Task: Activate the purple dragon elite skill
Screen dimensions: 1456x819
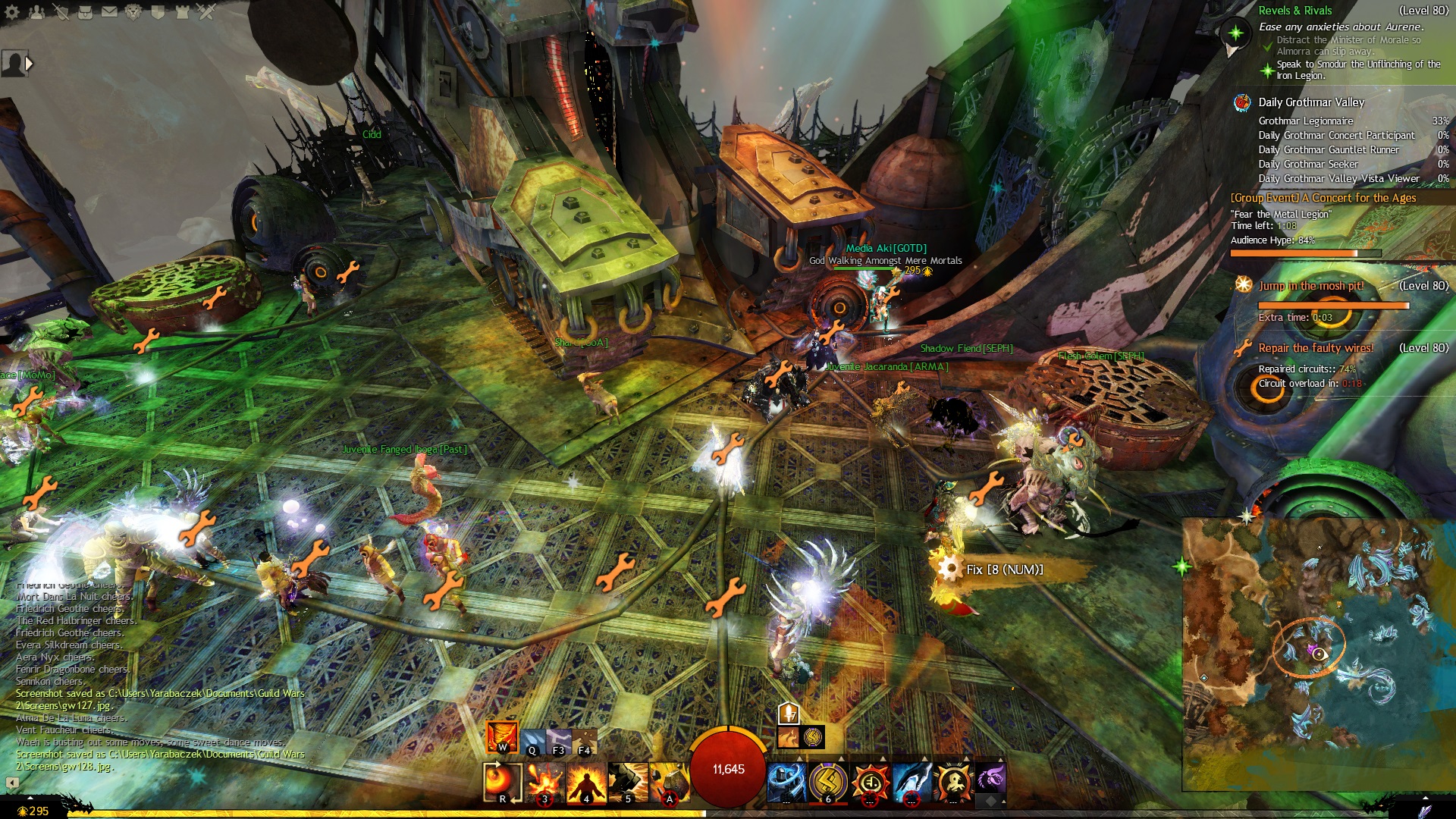Action: click(x=990, y=780)
